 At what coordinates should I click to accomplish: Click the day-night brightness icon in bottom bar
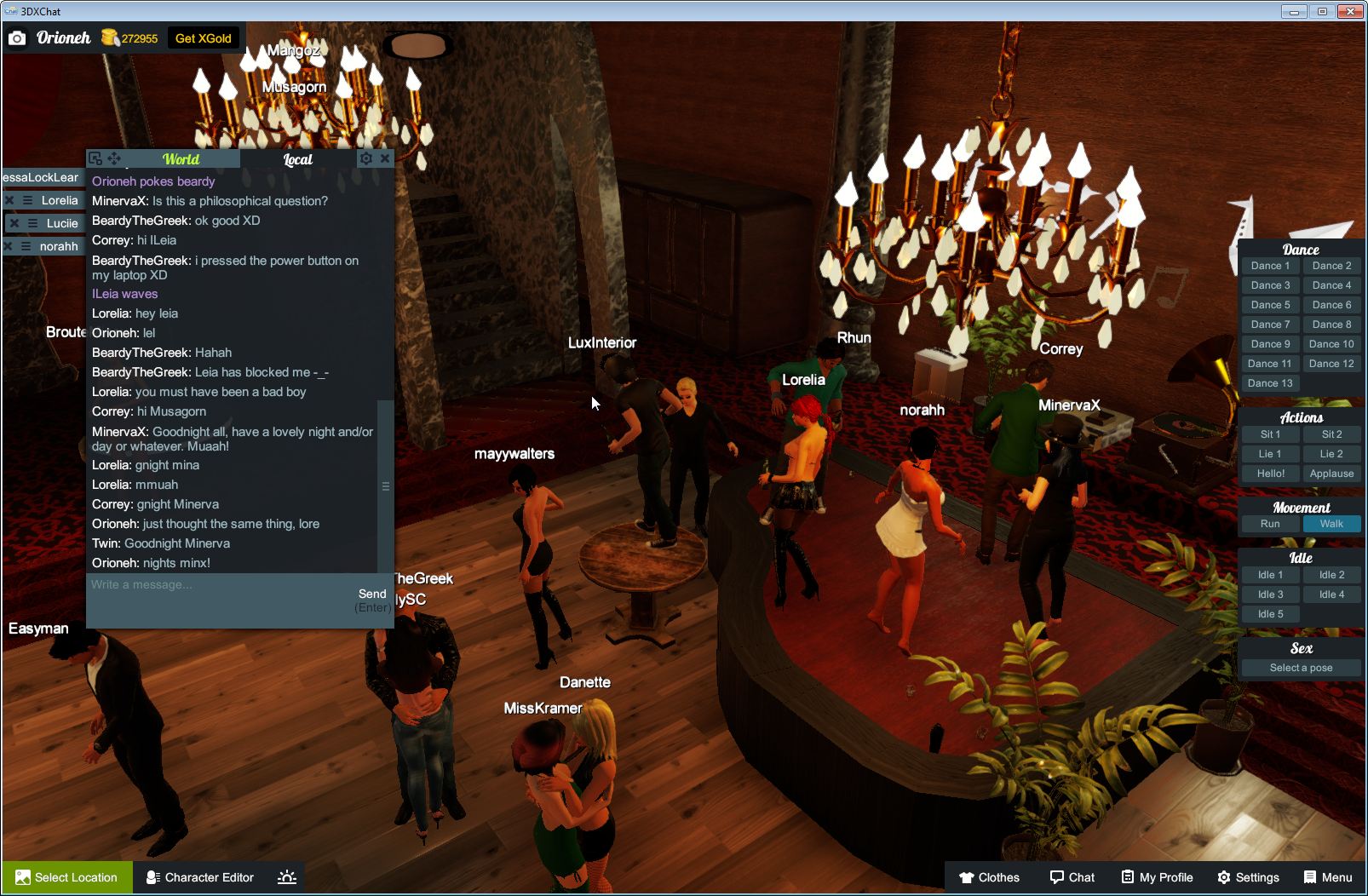coord(287,877)
